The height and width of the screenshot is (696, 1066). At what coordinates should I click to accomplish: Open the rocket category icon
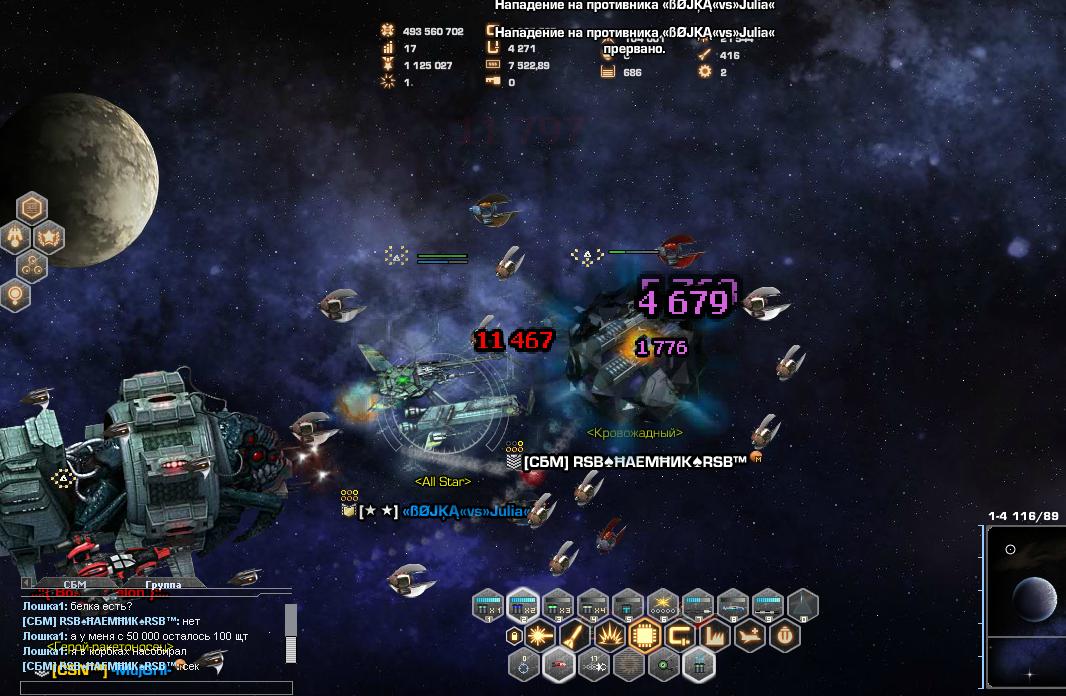[x=576, y=635]
